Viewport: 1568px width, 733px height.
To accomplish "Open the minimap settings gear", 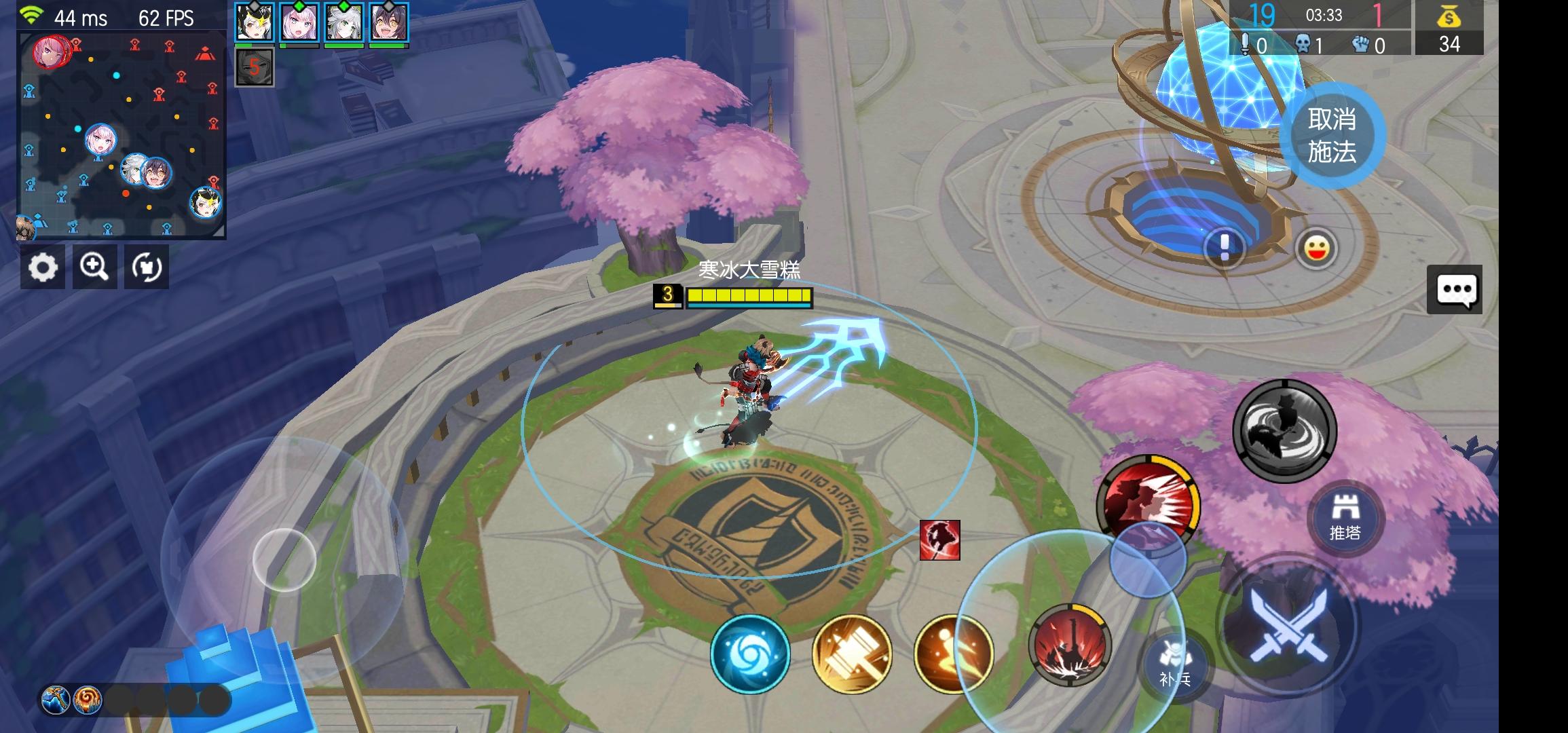I will tap(43, 267).
